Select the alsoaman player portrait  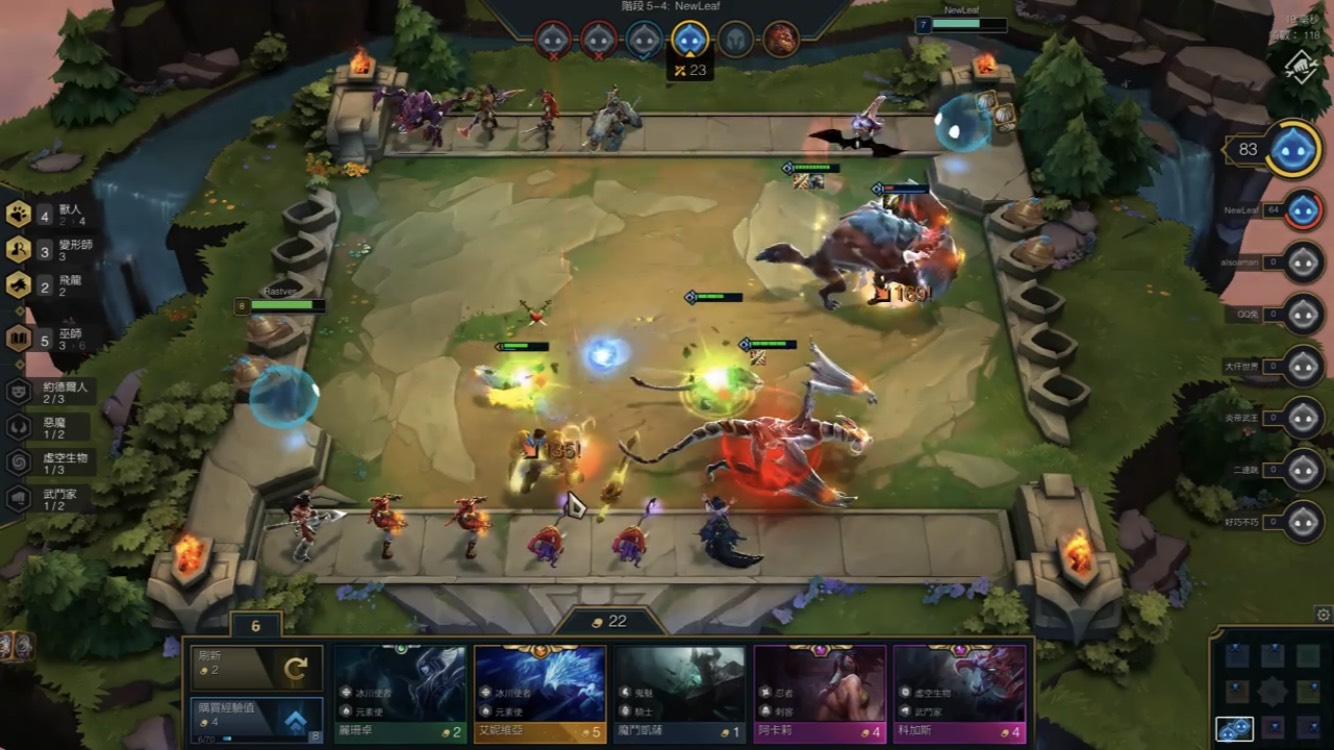tap(1302, 262)
